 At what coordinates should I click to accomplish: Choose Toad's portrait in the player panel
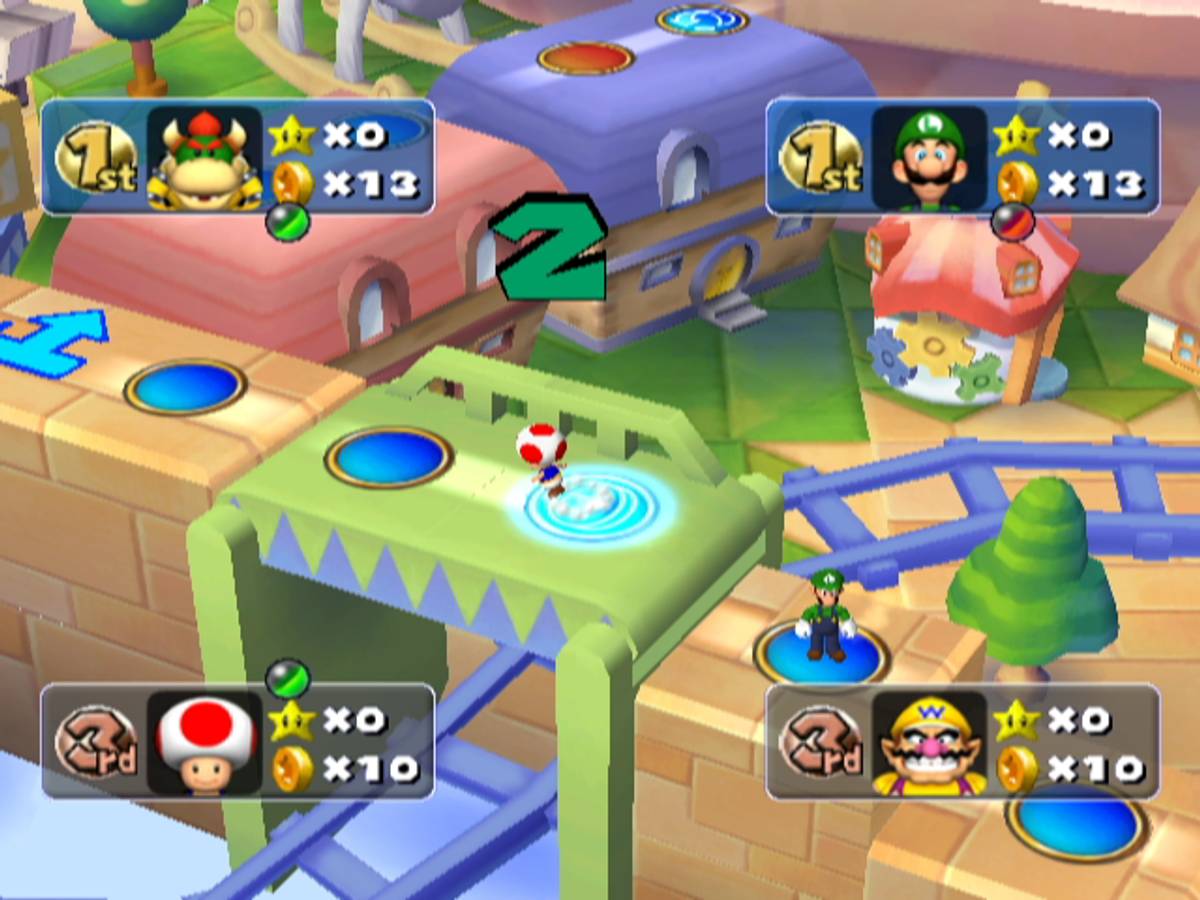click(205, 741)
